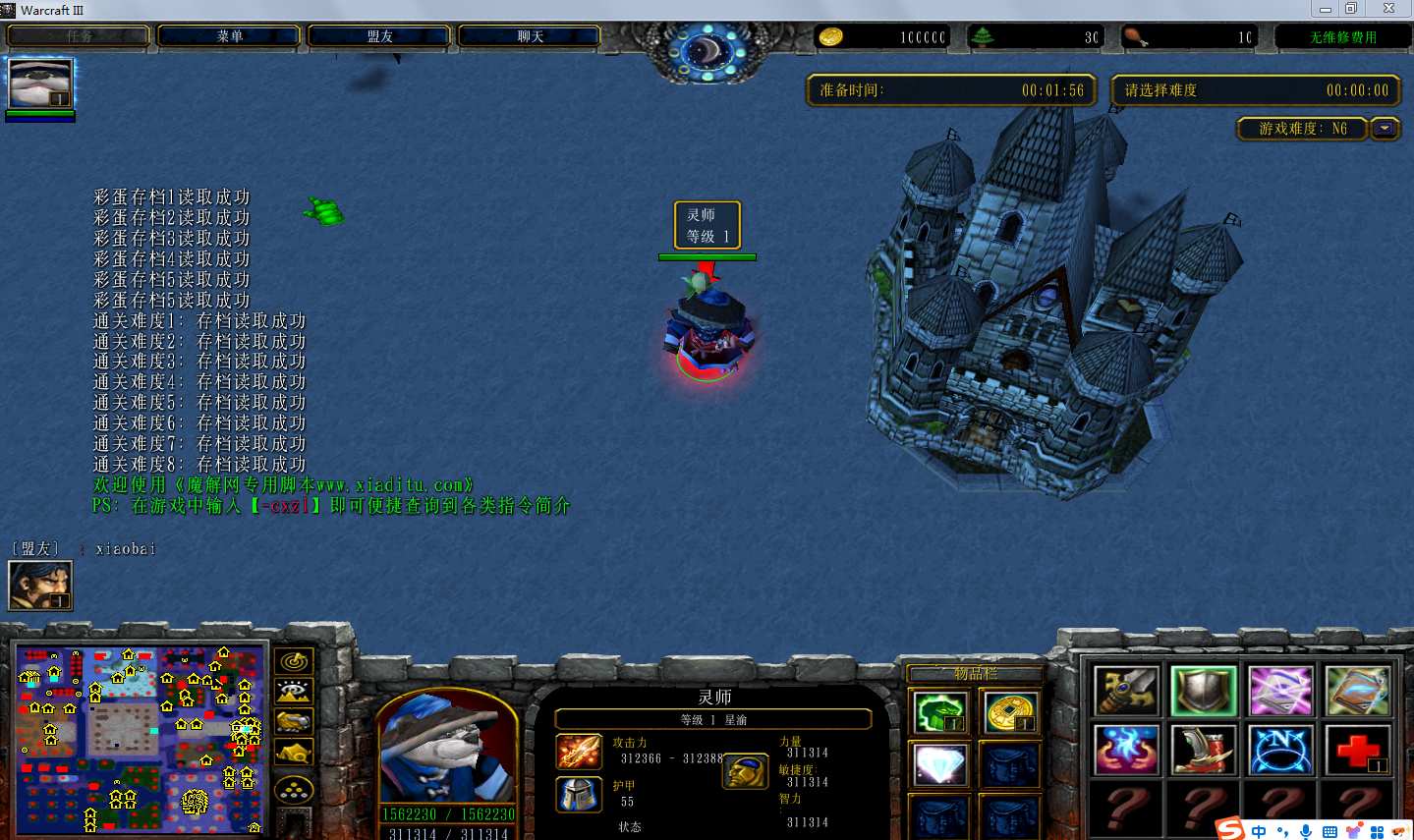Click the panda hero portrait in the unit panel
The image size is (1414, 840).
447,749
